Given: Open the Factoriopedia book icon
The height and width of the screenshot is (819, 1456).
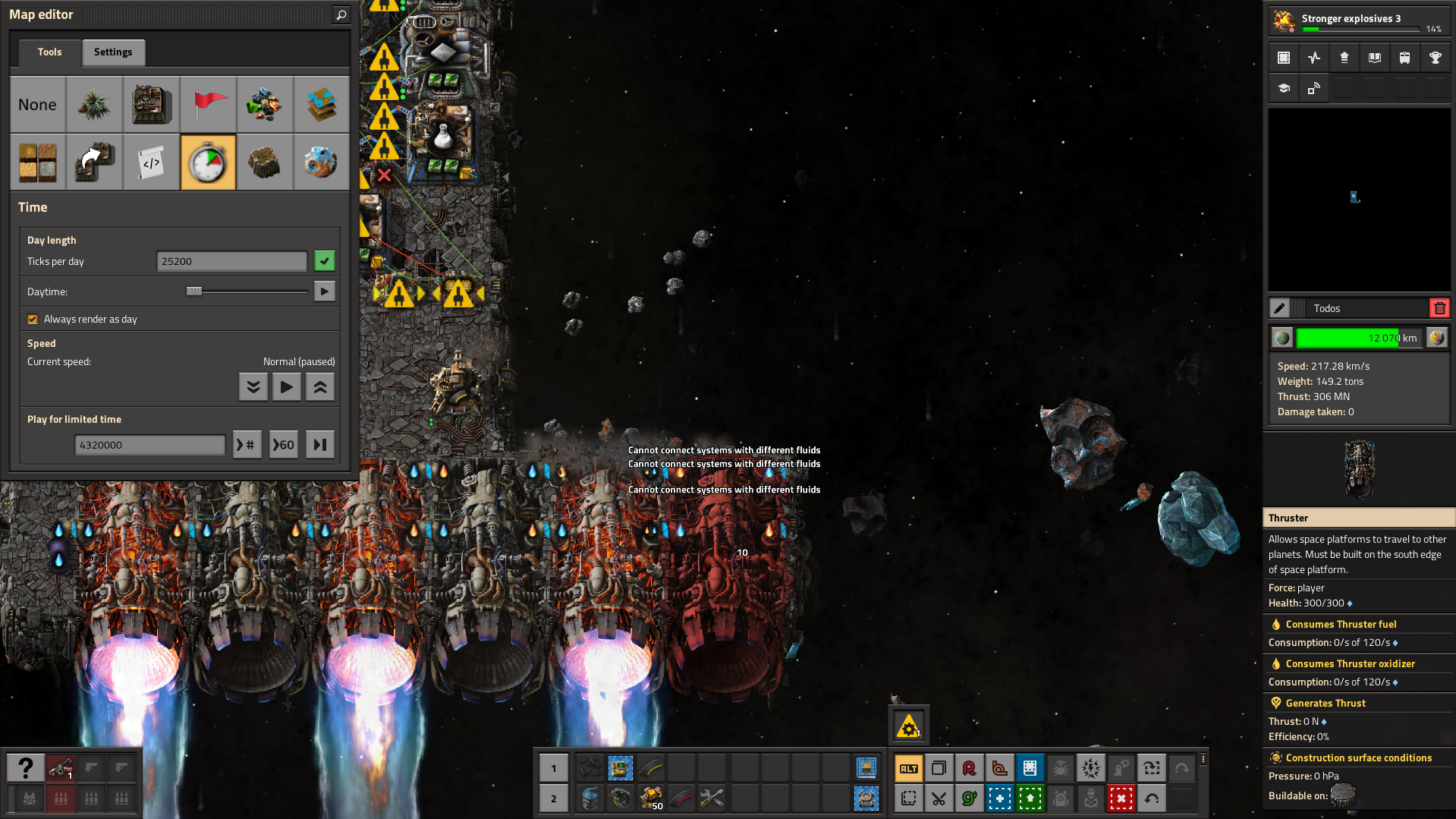Looking at the screenshot, I should point(1374,57).
